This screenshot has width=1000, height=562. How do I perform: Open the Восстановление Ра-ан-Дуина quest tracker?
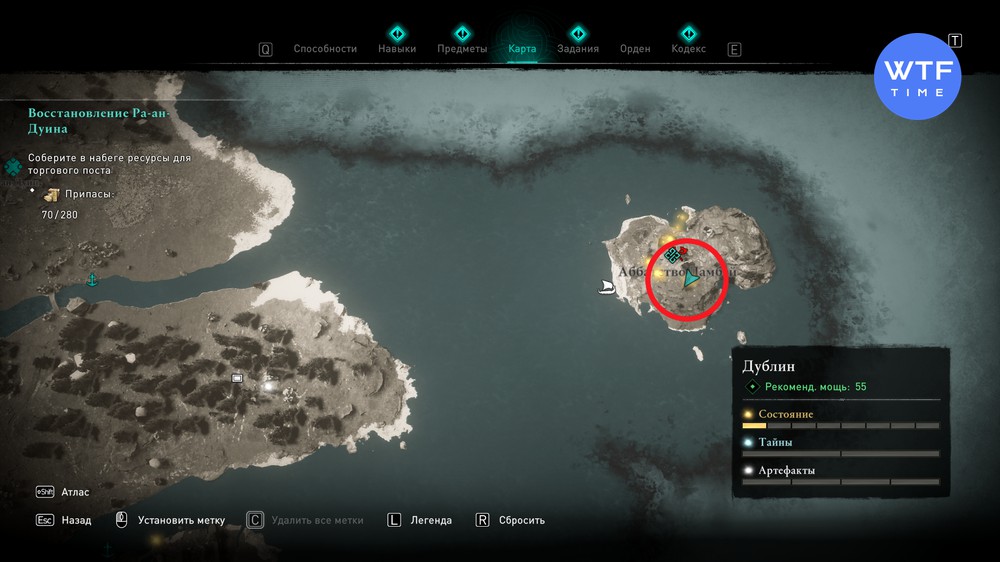pos(98,121)
